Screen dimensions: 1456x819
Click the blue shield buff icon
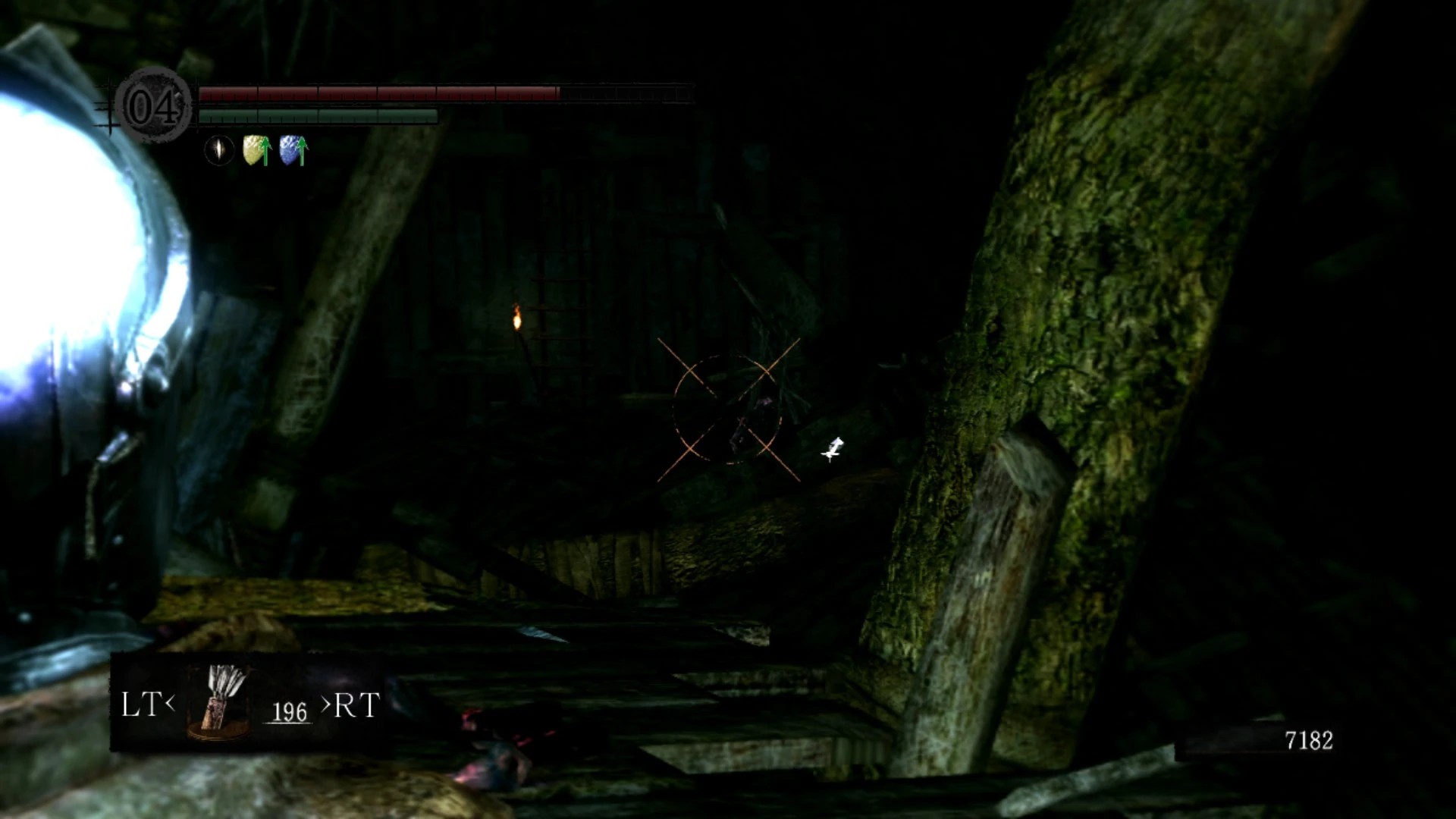[x=293, y=150]
